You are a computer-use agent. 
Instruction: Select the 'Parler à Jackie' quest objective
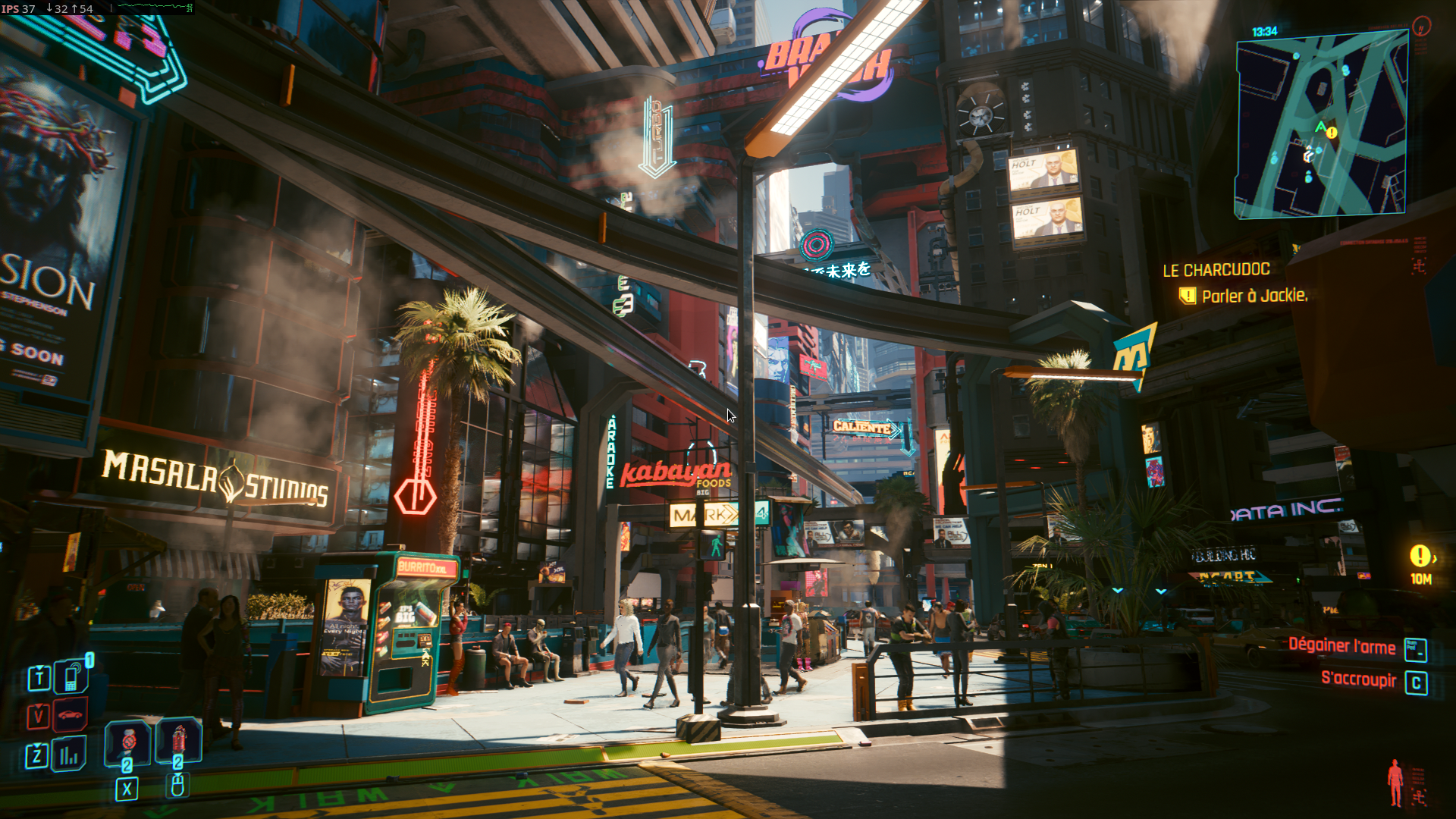[1254, 296]
